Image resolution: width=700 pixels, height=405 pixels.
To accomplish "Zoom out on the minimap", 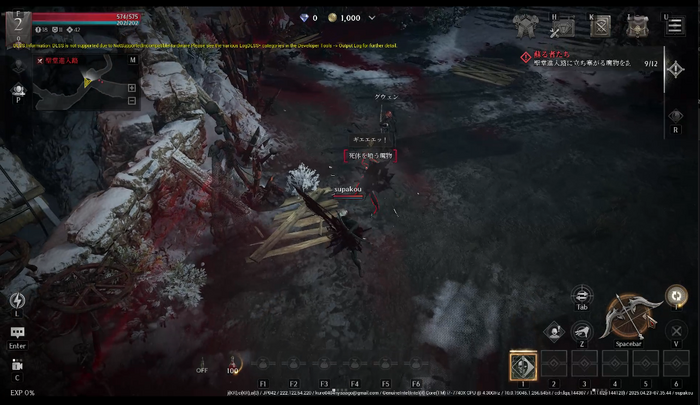I will point(132,101).
